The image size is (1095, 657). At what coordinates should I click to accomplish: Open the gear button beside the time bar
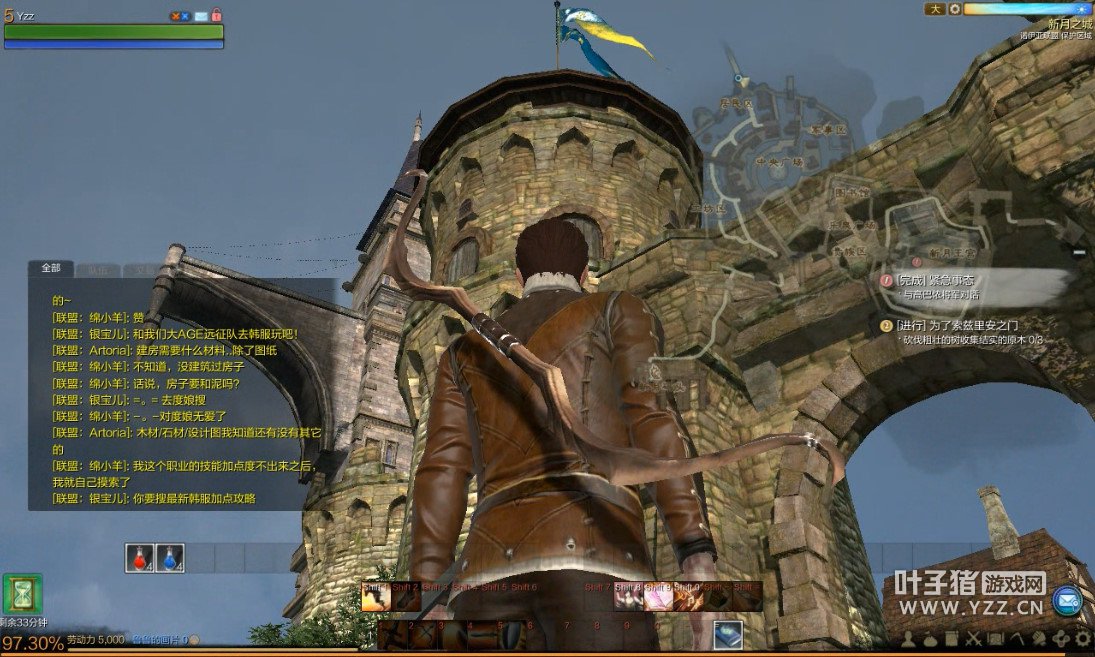(x=955, y=9)
